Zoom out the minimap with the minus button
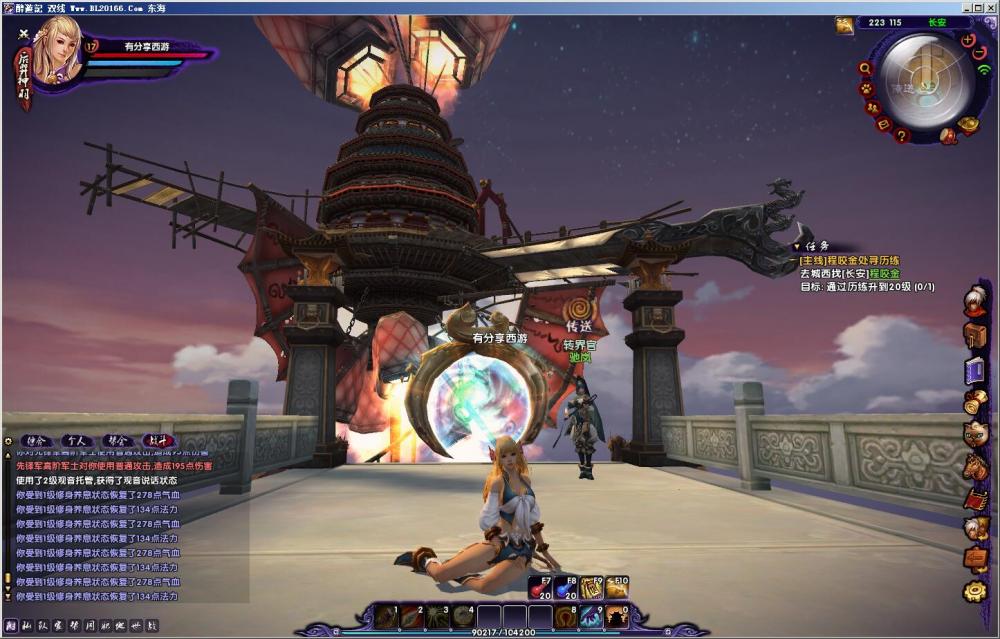The width and height of the screenshot is (1000, 639). [979, 53]
